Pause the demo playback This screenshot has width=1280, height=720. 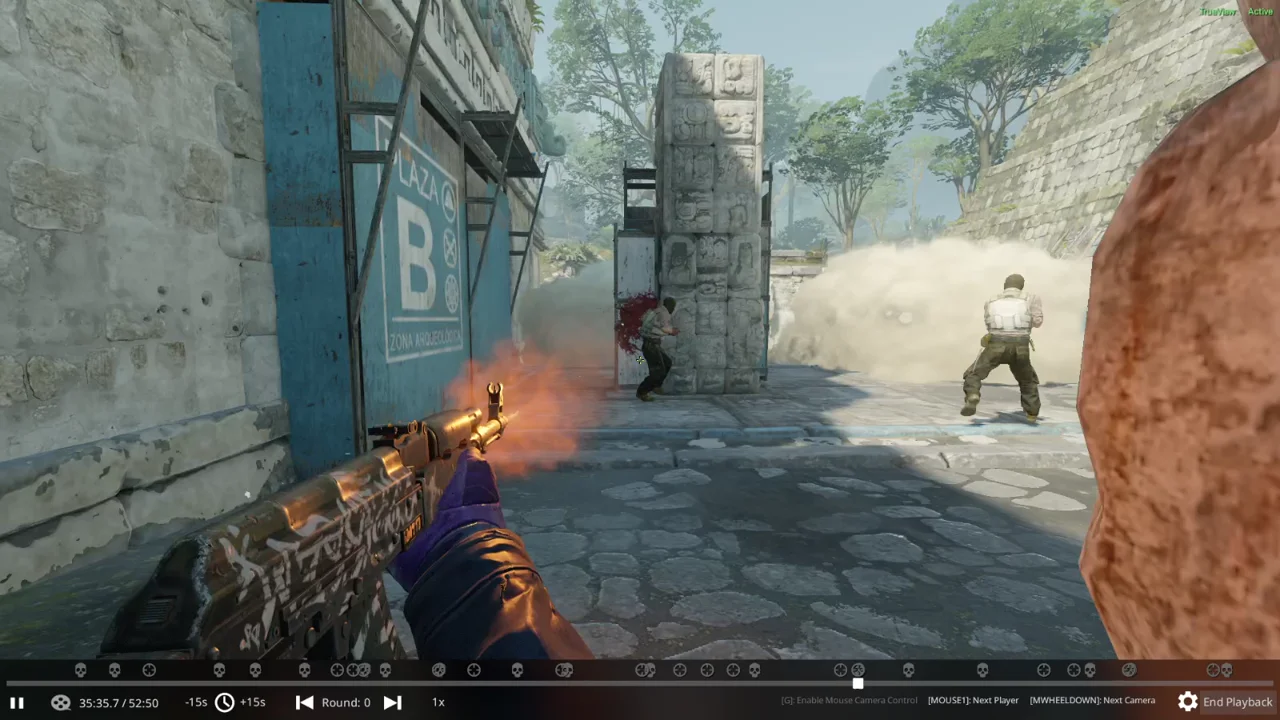pos(16,702)
